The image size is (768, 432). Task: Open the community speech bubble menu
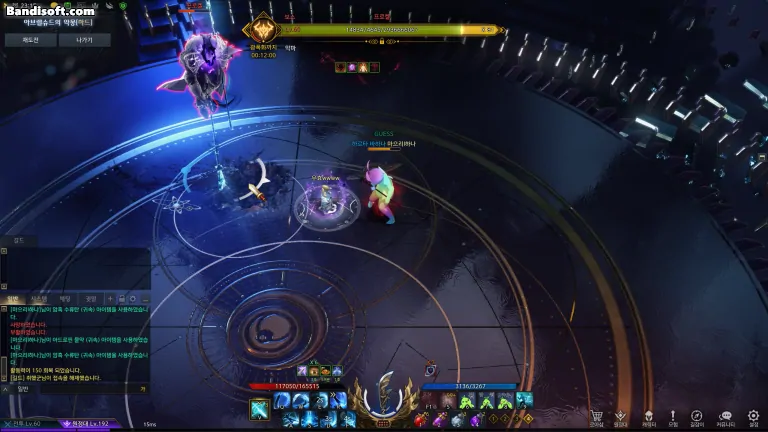click(x=726, y=415)
